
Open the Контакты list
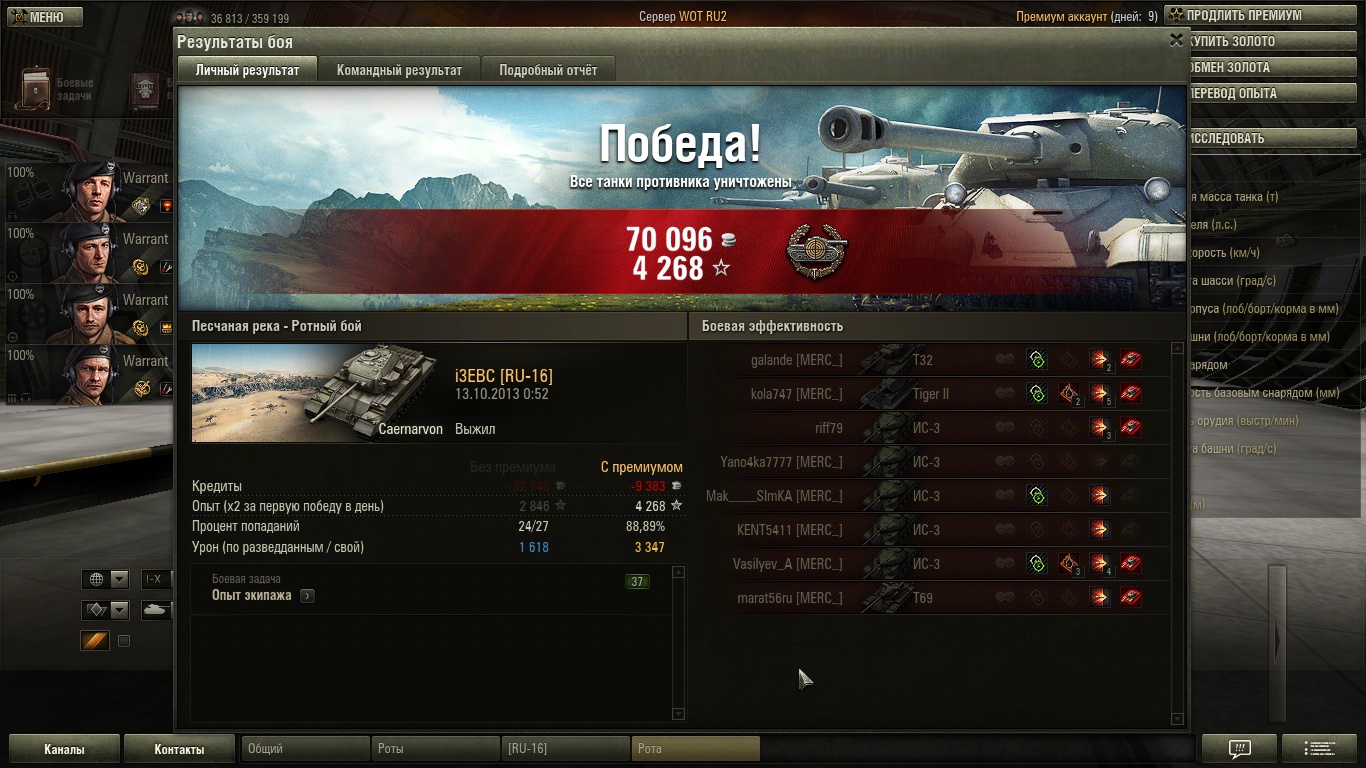(x=179, y=749)
